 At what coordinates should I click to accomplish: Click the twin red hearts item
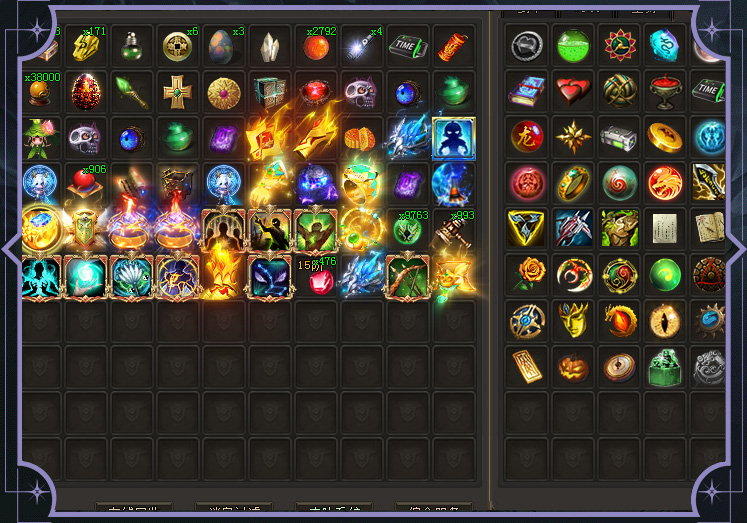pyautogui.click(x=573, y=90)
